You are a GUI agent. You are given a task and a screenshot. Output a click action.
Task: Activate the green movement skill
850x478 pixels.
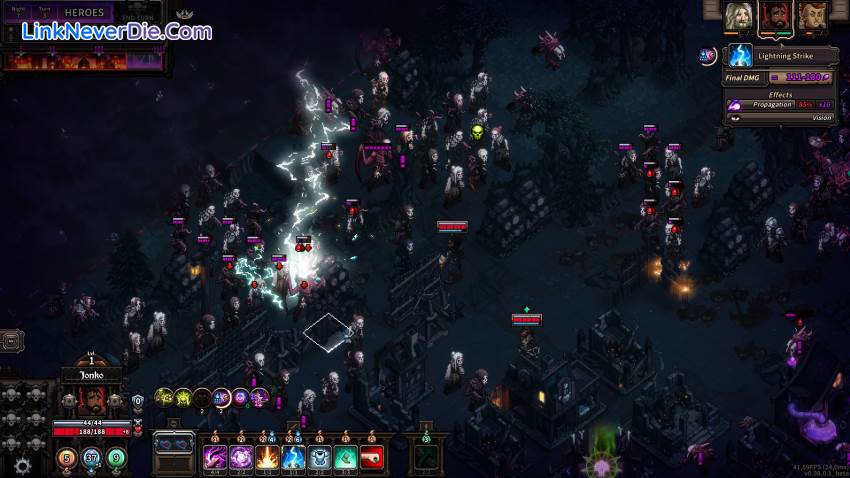(345, 458)
